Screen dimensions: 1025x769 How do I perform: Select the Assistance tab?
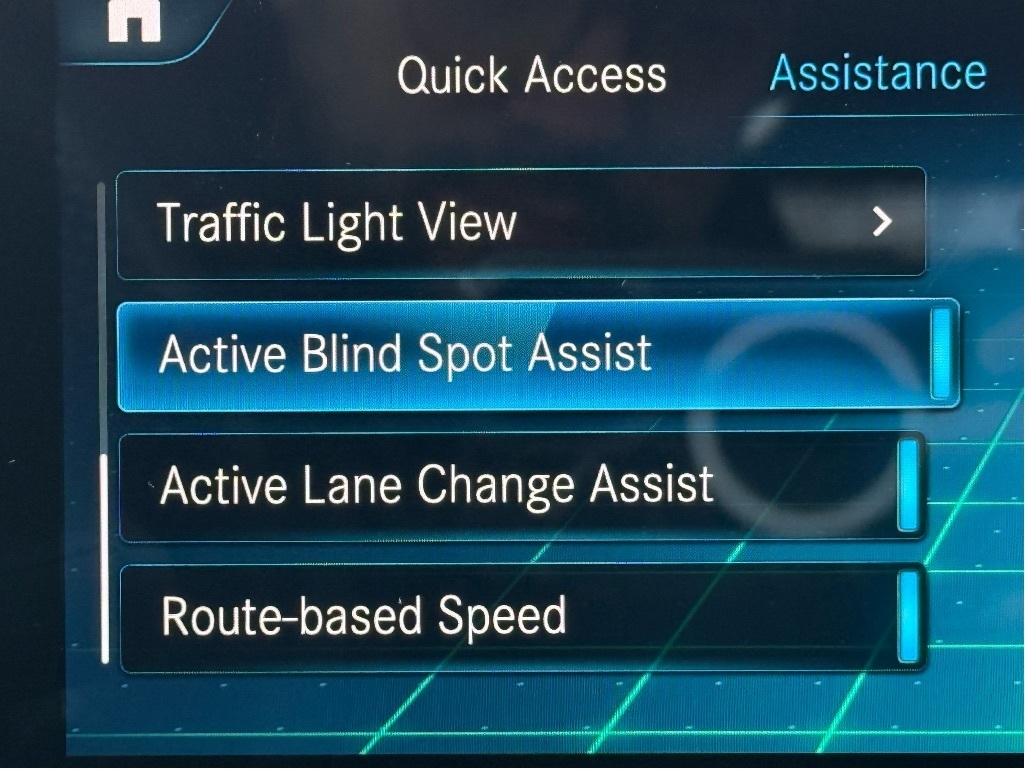(x=877, y=73)
